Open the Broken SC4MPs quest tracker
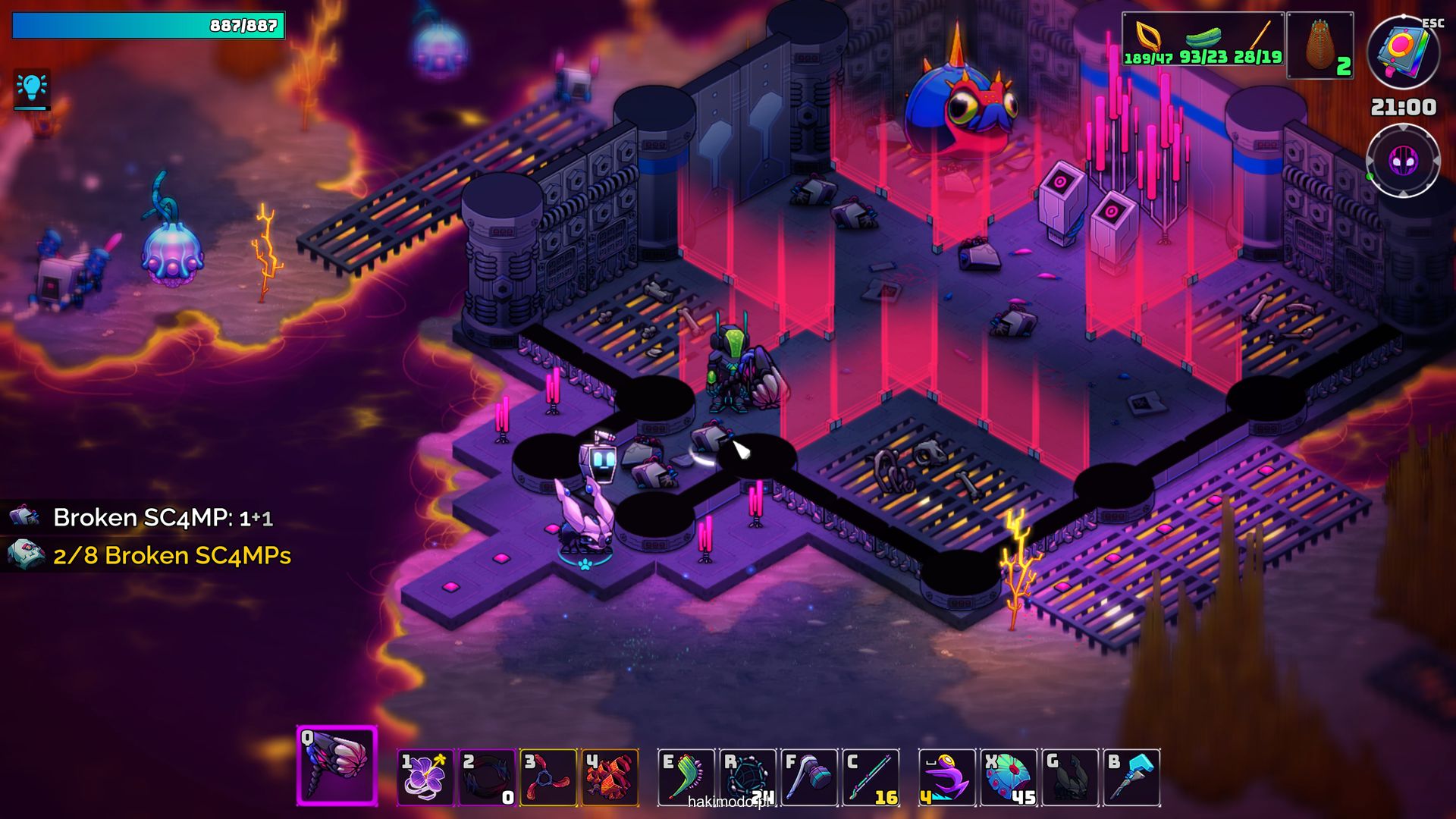The image size is (1456, 819). pyautogui.click(x=172, y=556)
